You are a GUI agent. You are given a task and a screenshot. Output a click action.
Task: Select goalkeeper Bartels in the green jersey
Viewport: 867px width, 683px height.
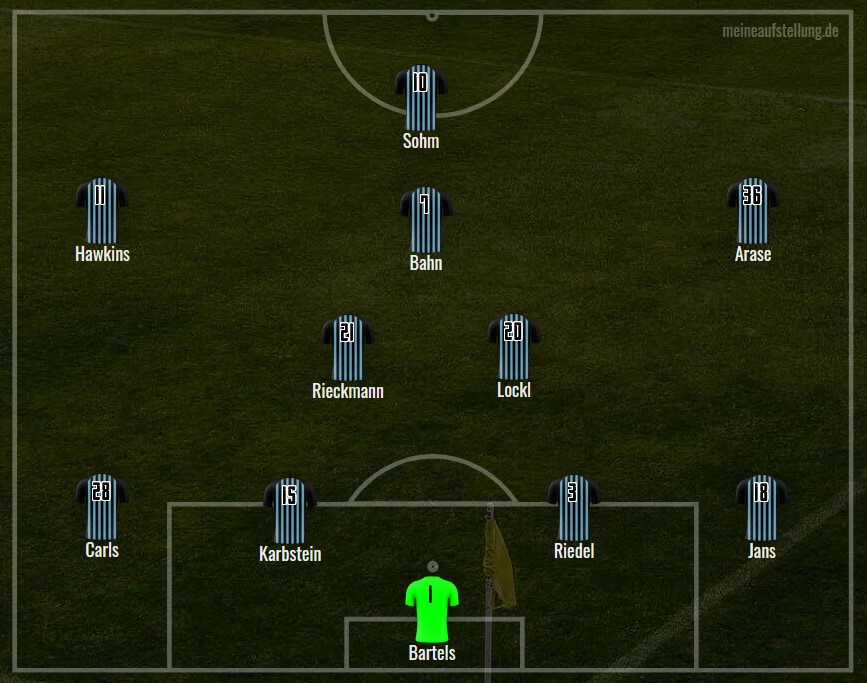point(432,608)
